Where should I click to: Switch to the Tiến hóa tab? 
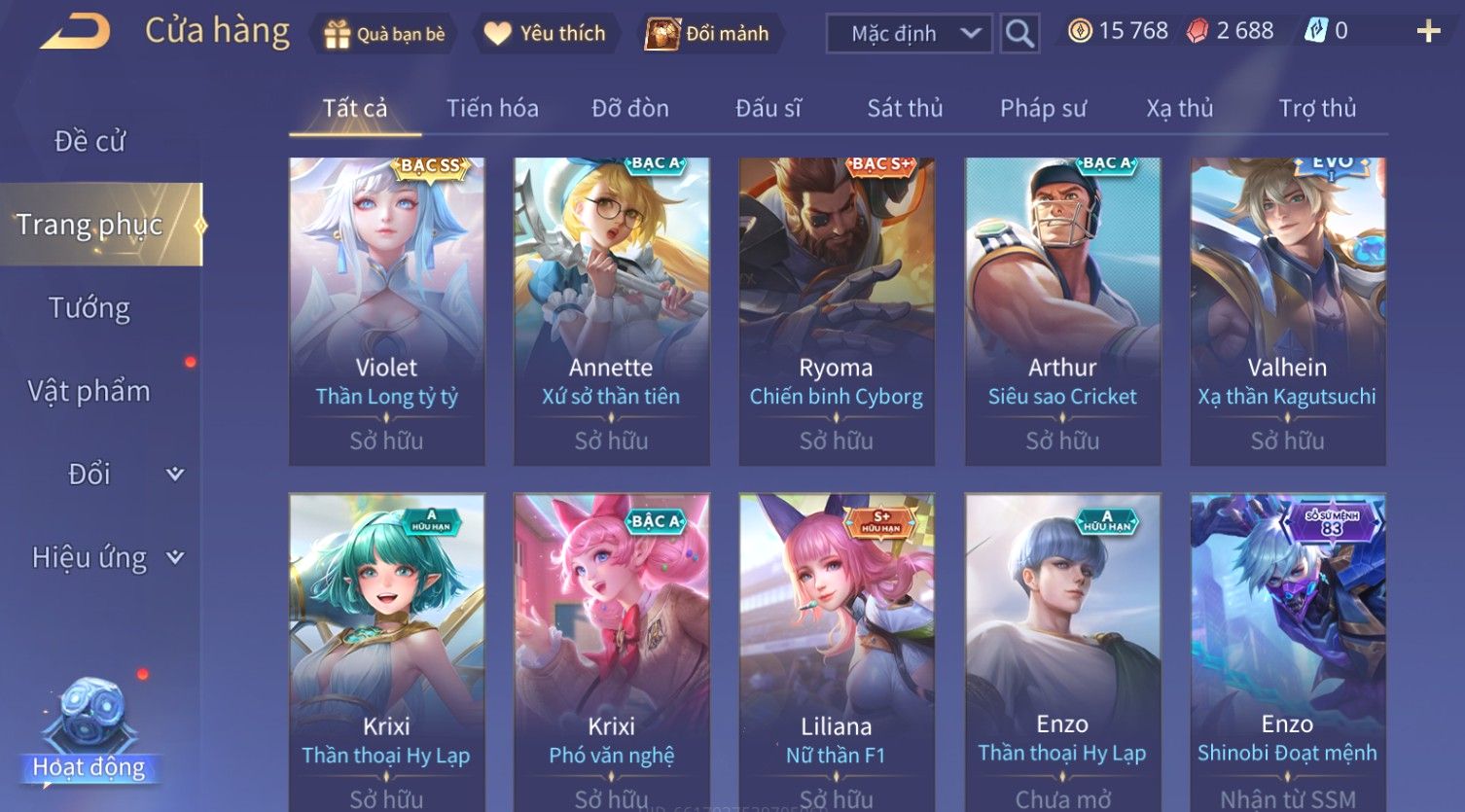pos(492,109)
